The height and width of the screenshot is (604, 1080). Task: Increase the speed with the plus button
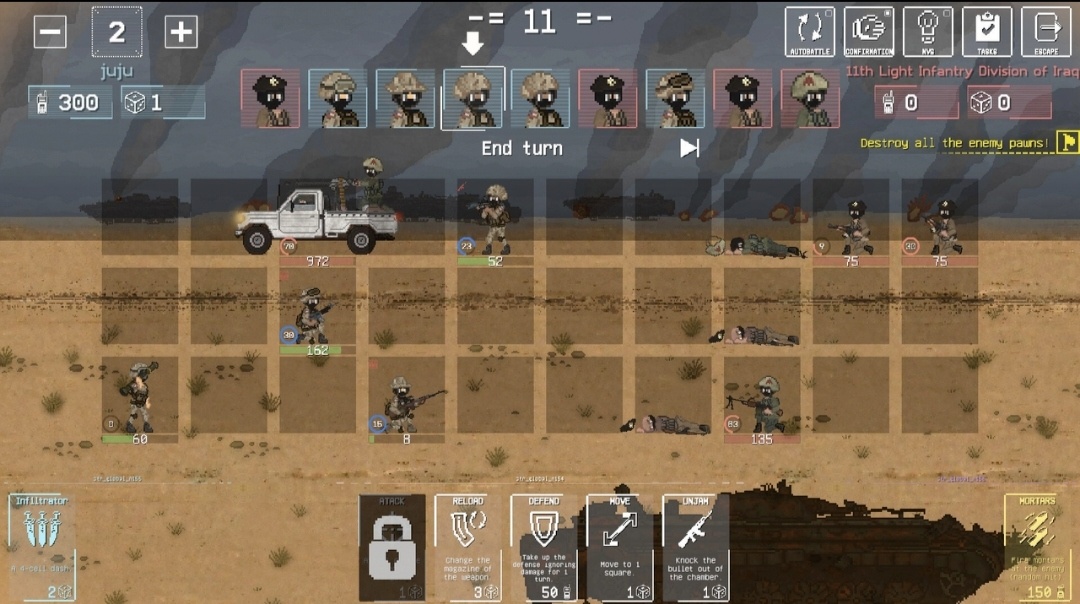coord(181,32)
